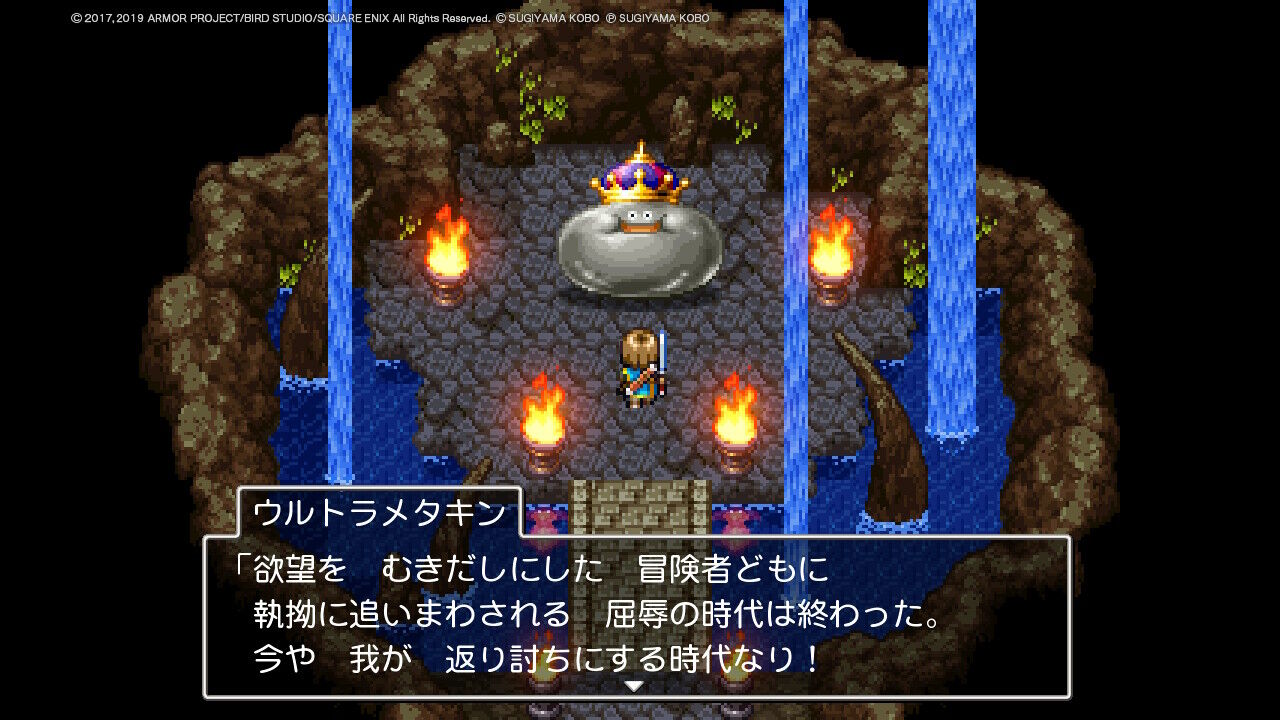Viewport: 1280px width, 720px height.
Task: Click the upper-left wall torch
Action: (447, 250)
